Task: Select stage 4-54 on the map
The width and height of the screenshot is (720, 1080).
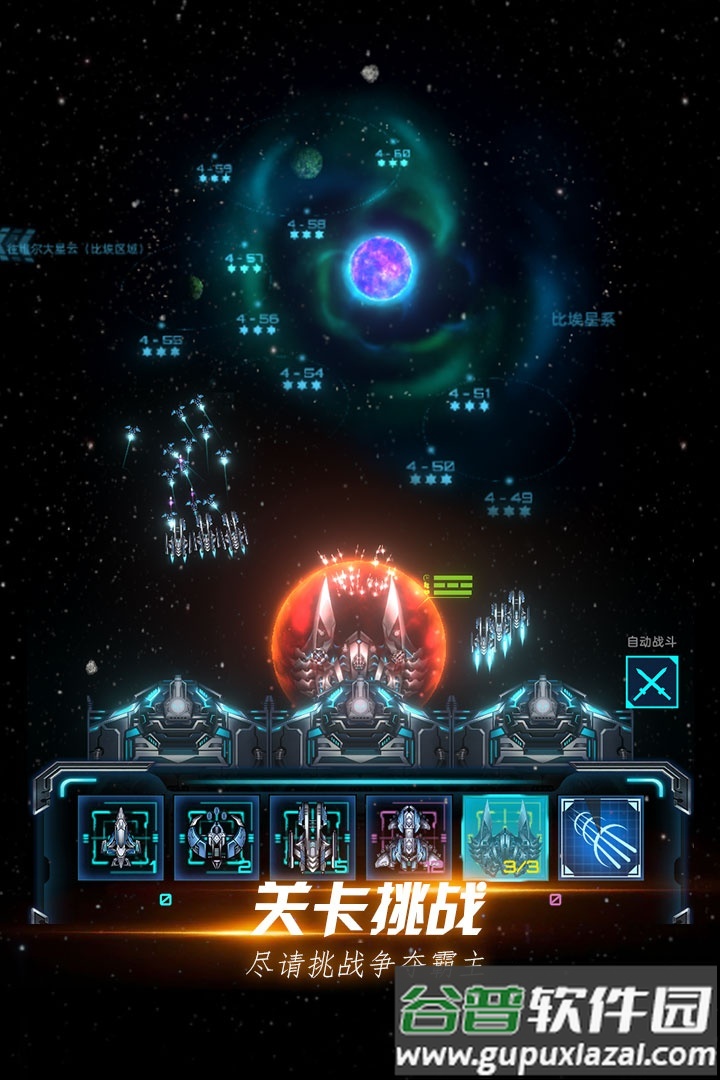Action: 302,379
